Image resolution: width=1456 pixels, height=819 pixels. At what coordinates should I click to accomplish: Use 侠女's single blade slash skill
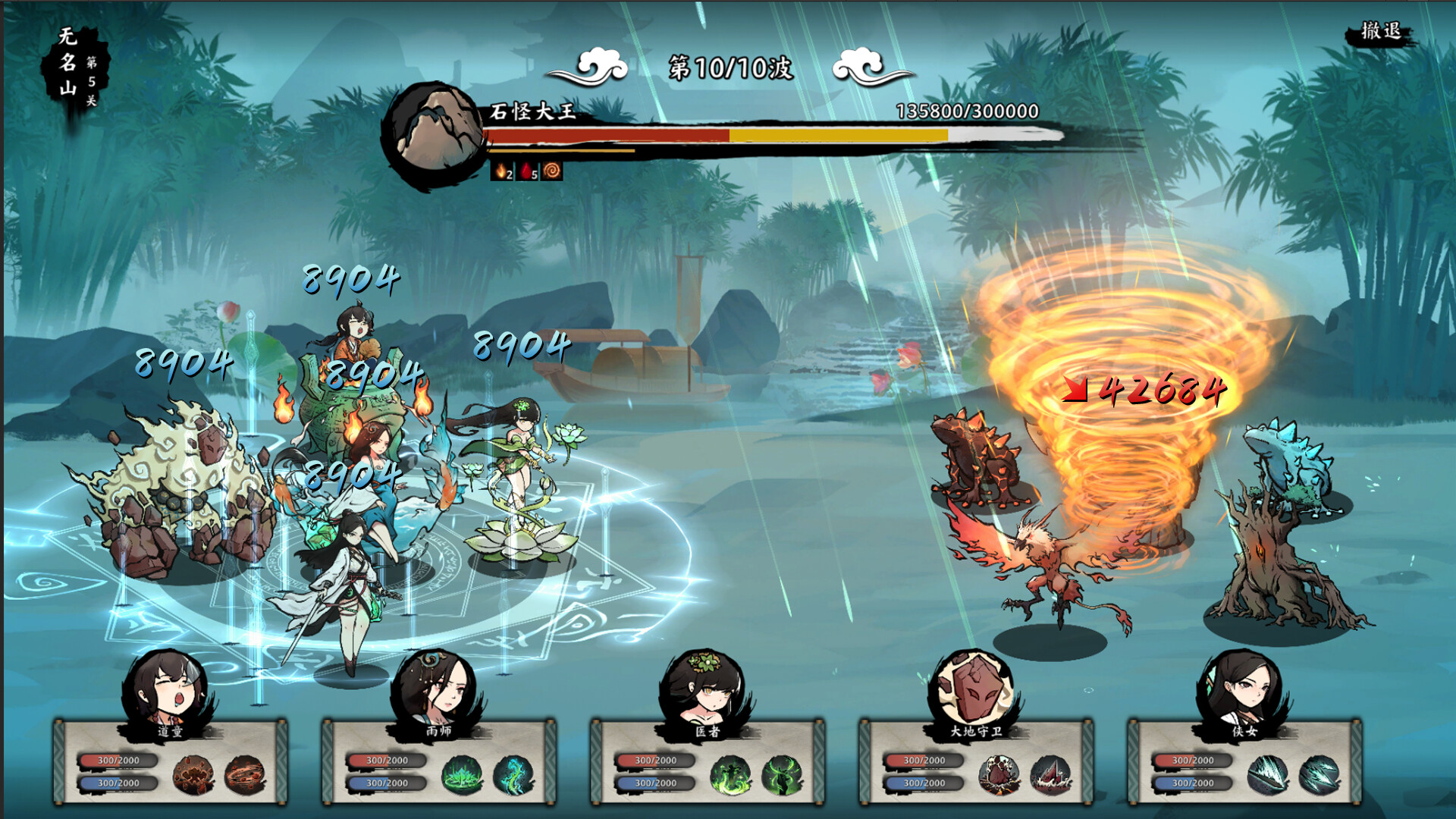pyautogui.click(x=1267, y=774)
